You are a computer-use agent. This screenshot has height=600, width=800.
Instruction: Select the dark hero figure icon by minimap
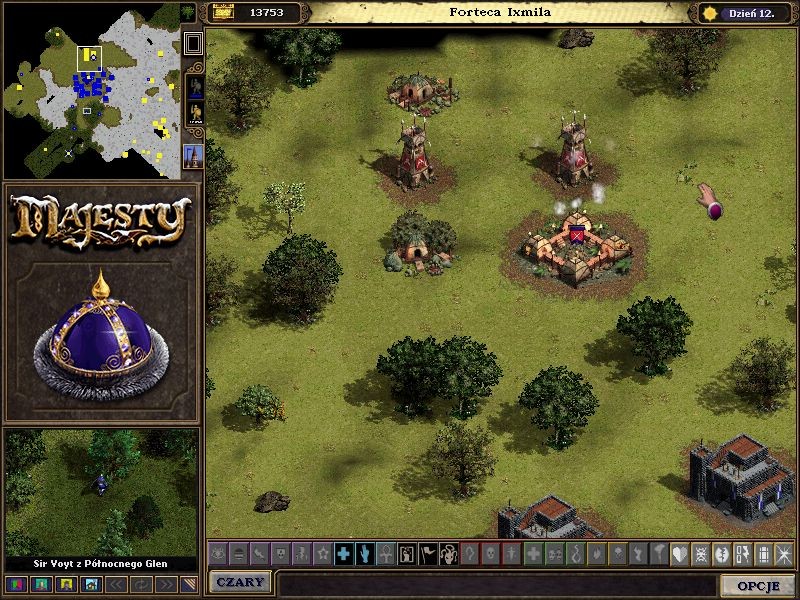click(x=194, y=85)
